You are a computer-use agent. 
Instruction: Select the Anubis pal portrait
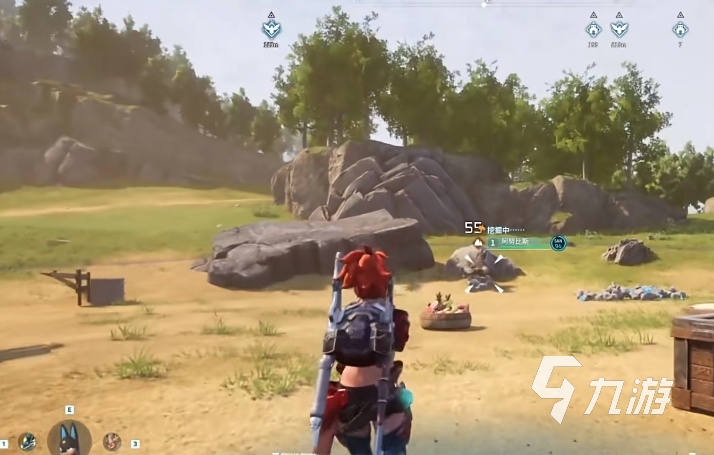point(69,438)
